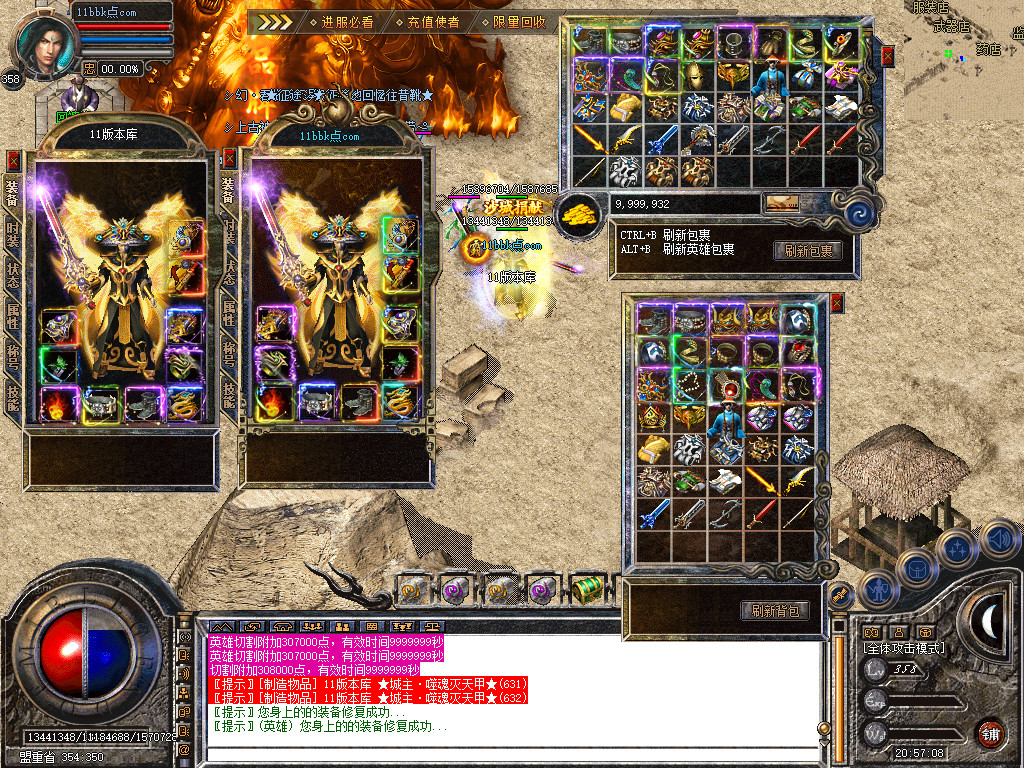Select the flame orb slot in 11版本库 panel

tap(57, 404)
